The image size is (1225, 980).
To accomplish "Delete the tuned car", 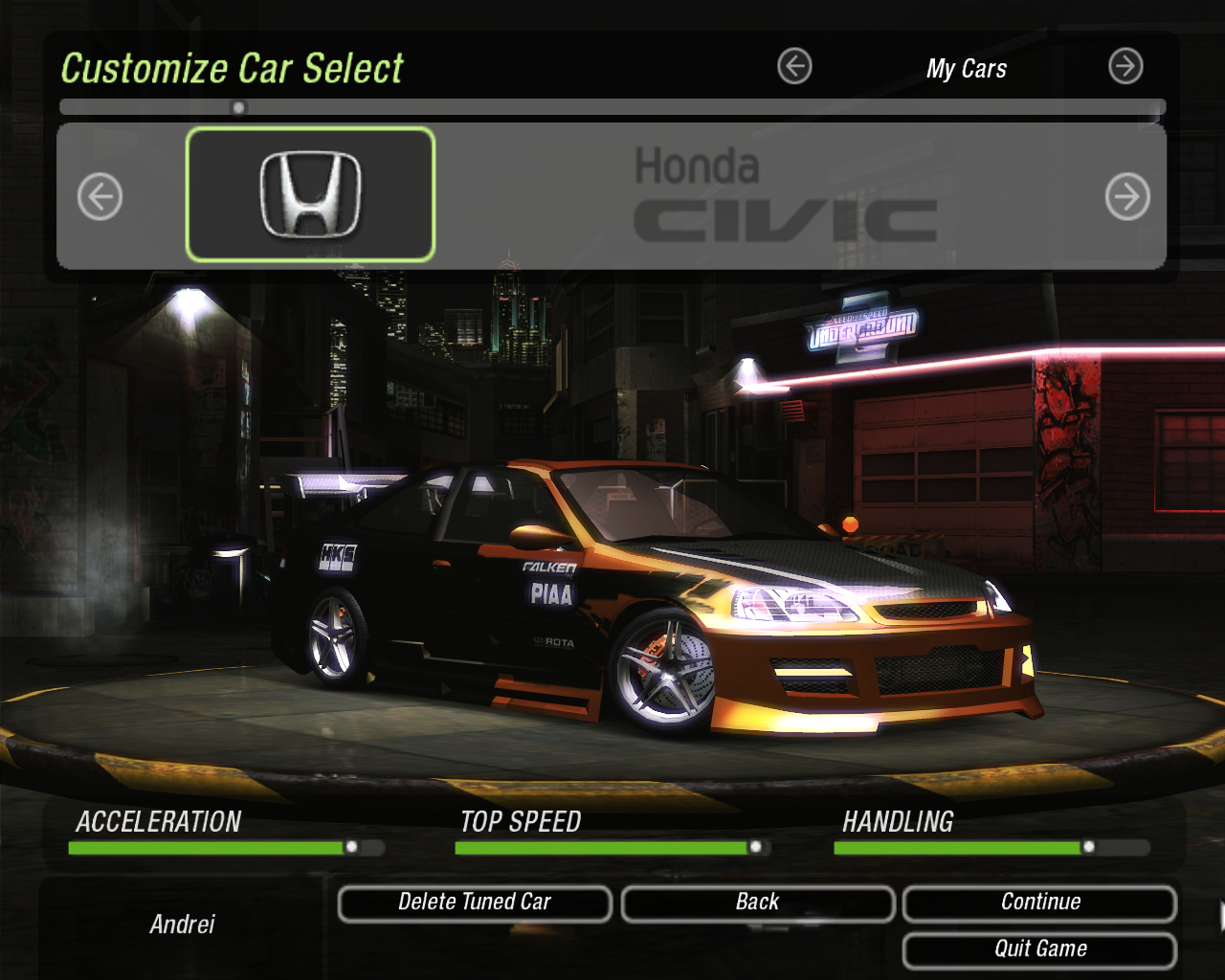I will (475, 903).
